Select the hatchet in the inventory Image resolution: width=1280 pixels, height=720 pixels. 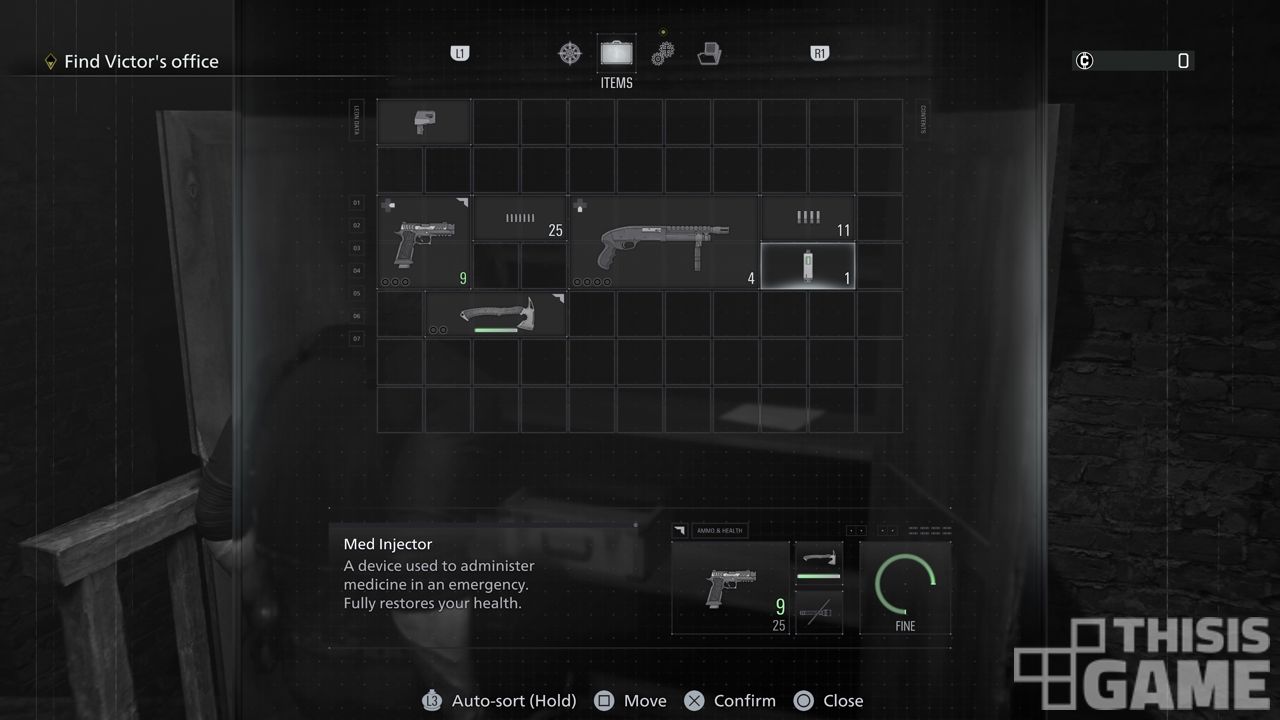point(496,314)
